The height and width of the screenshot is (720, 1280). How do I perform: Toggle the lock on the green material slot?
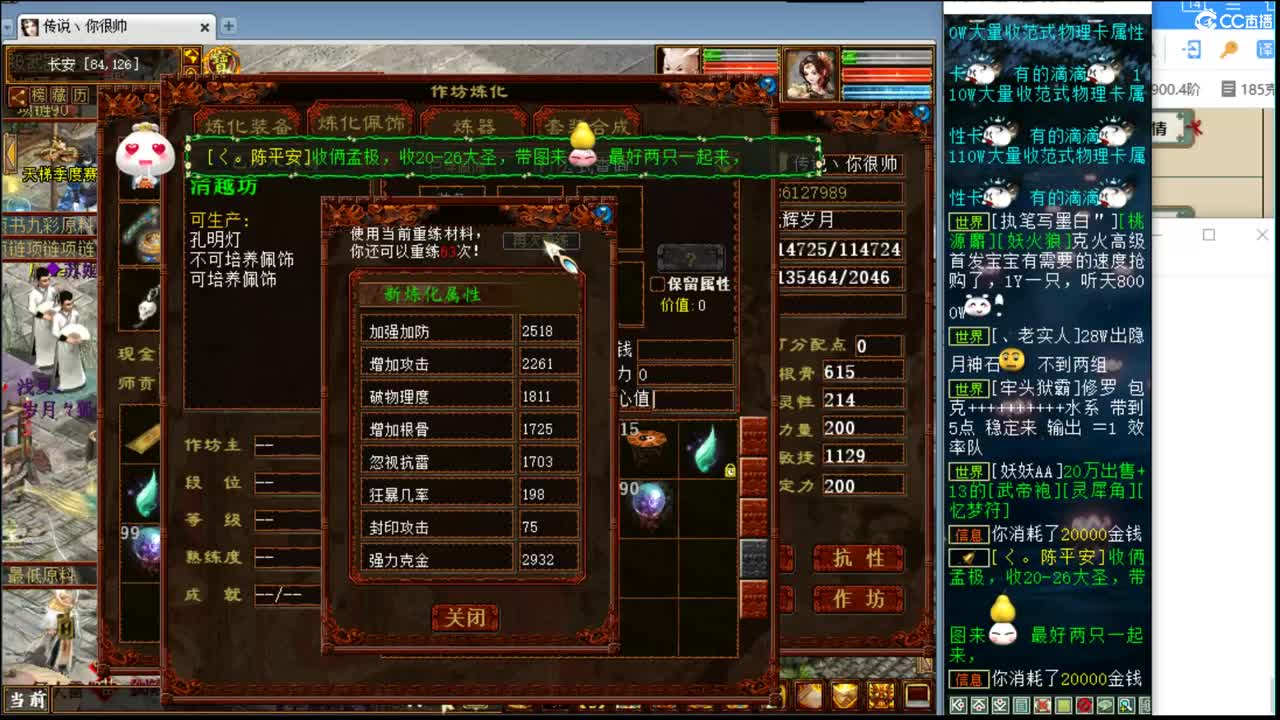[729, 470]
